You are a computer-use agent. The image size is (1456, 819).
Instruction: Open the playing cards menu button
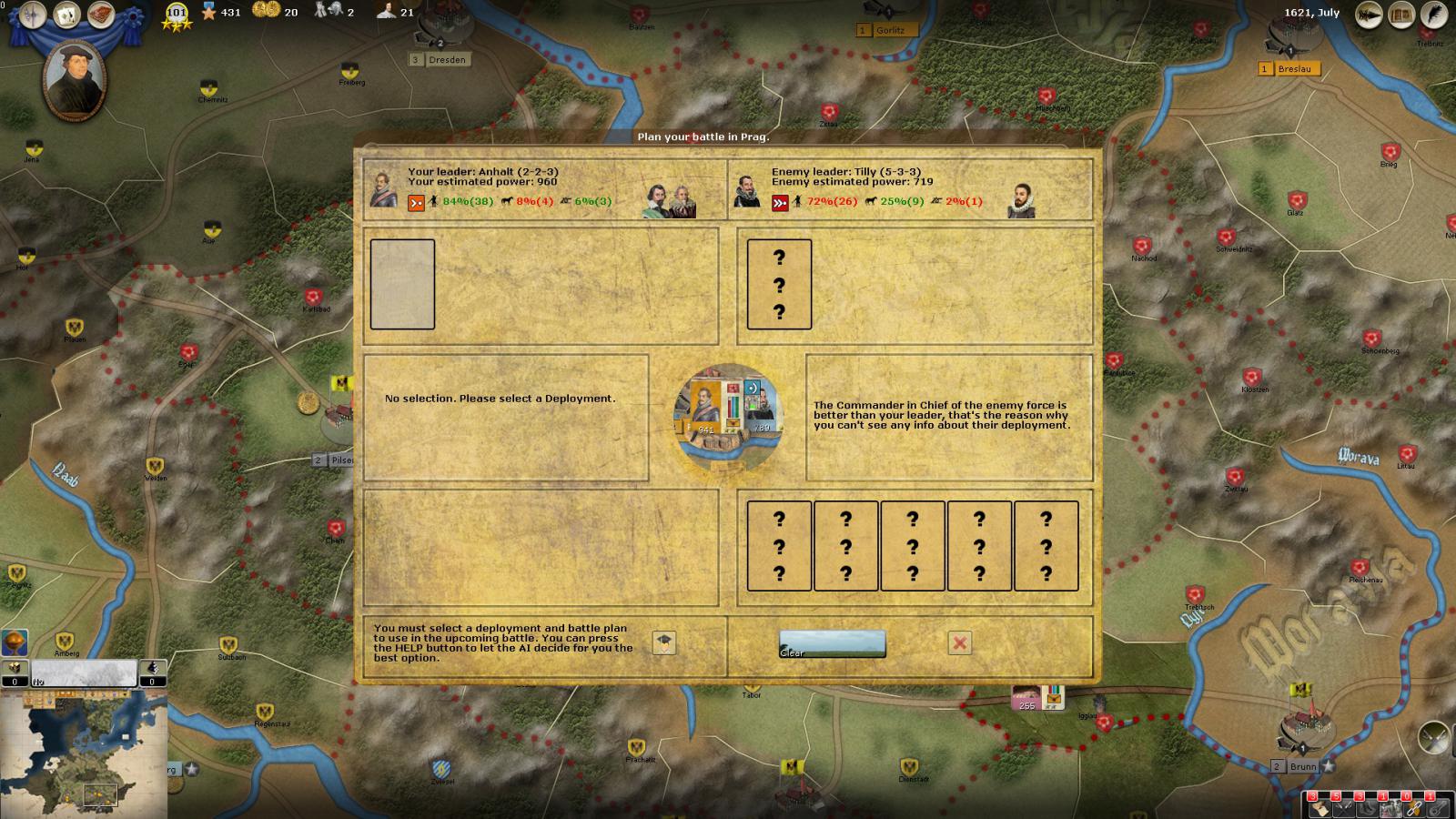[x=67, y=15]
